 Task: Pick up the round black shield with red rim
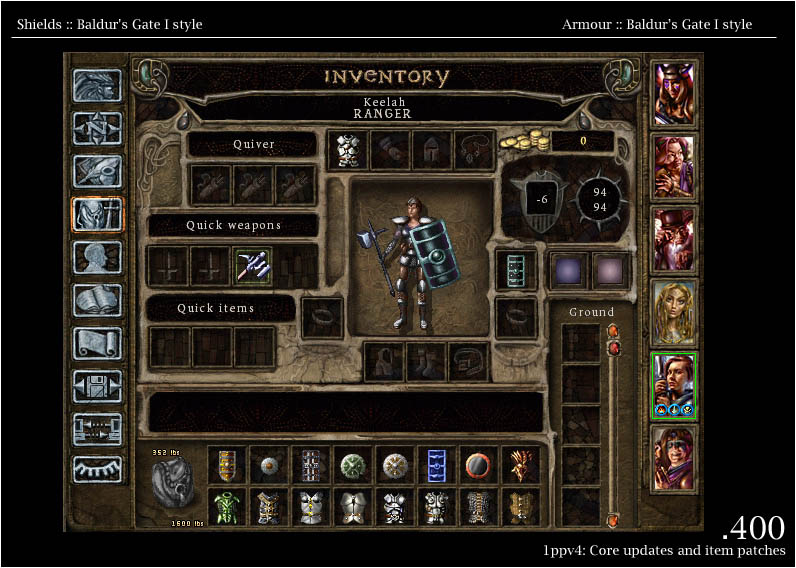[x=477, y=465]
